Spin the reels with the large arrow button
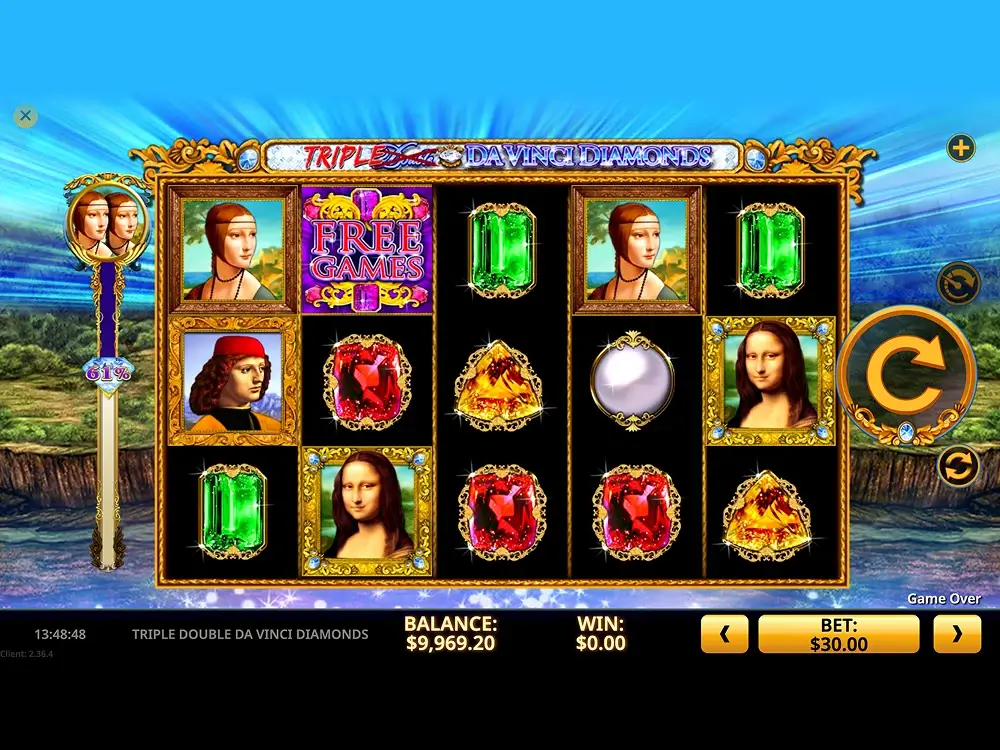This screenshot has width=1000, height=750. point(907,373)
